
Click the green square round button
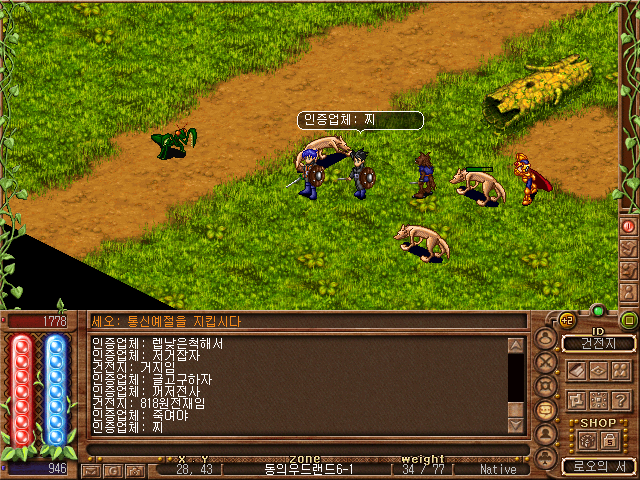click(x=628, y=321)
